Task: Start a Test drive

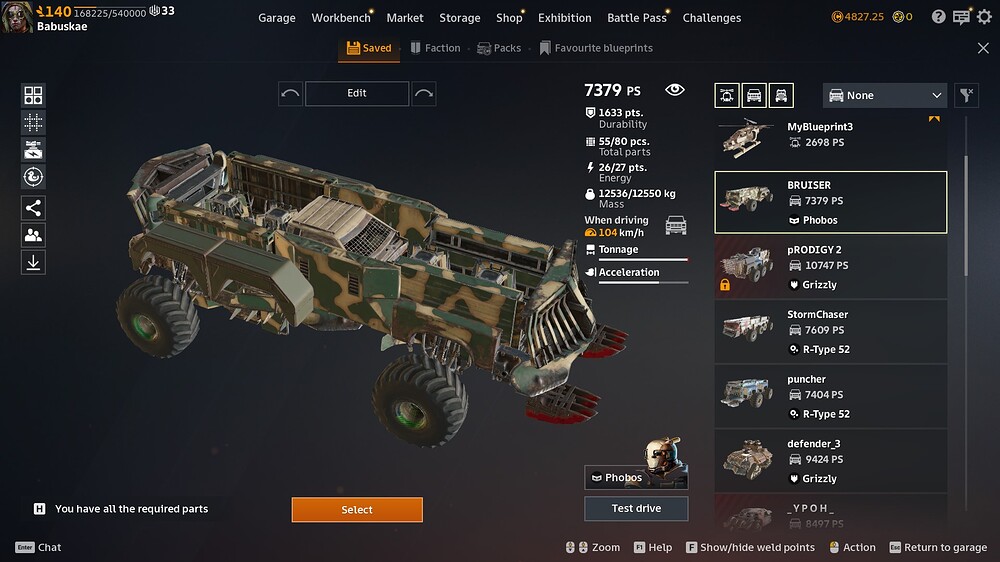Action: point(636,508)
